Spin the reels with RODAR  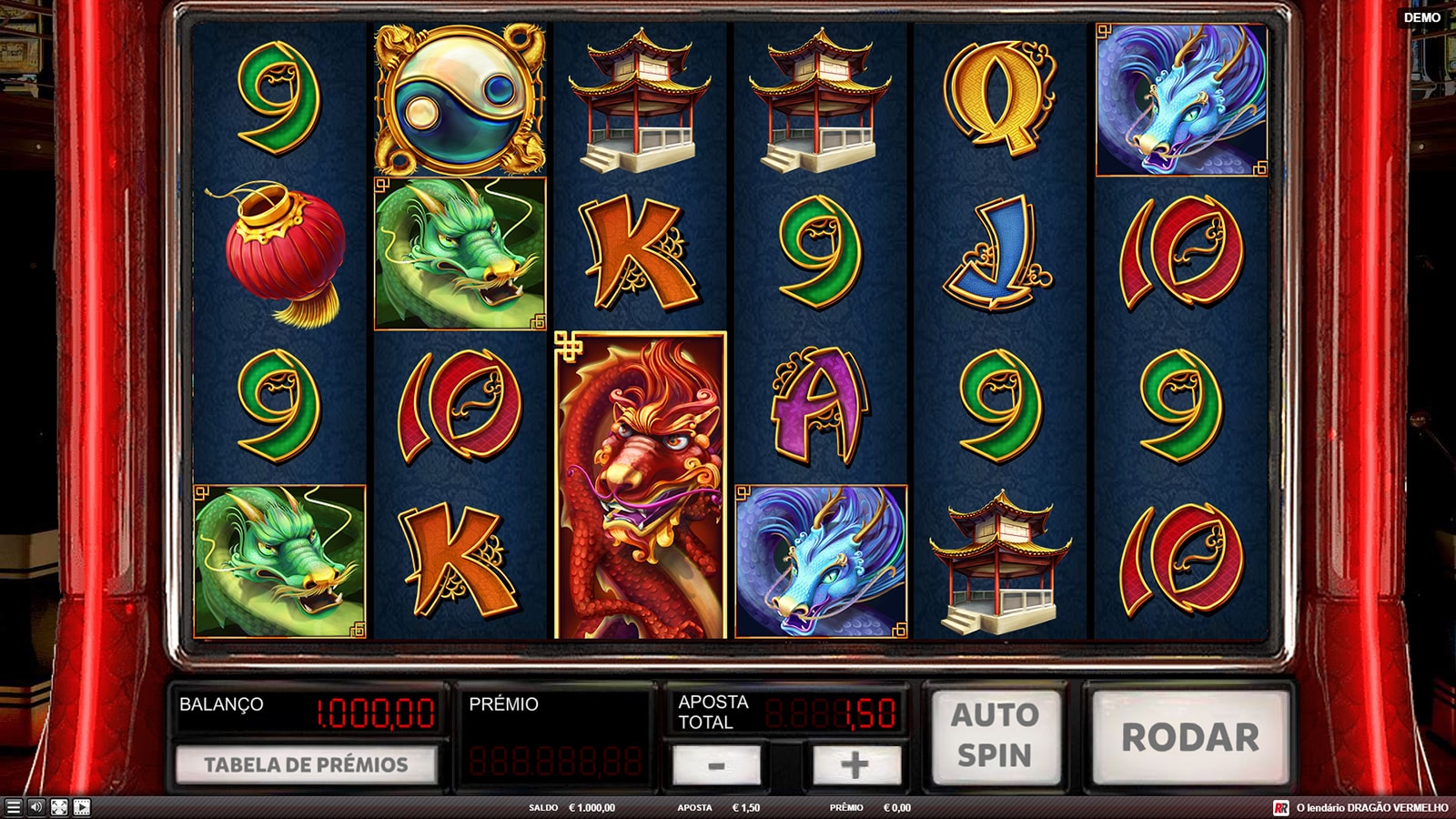(x=1190, y=736)
